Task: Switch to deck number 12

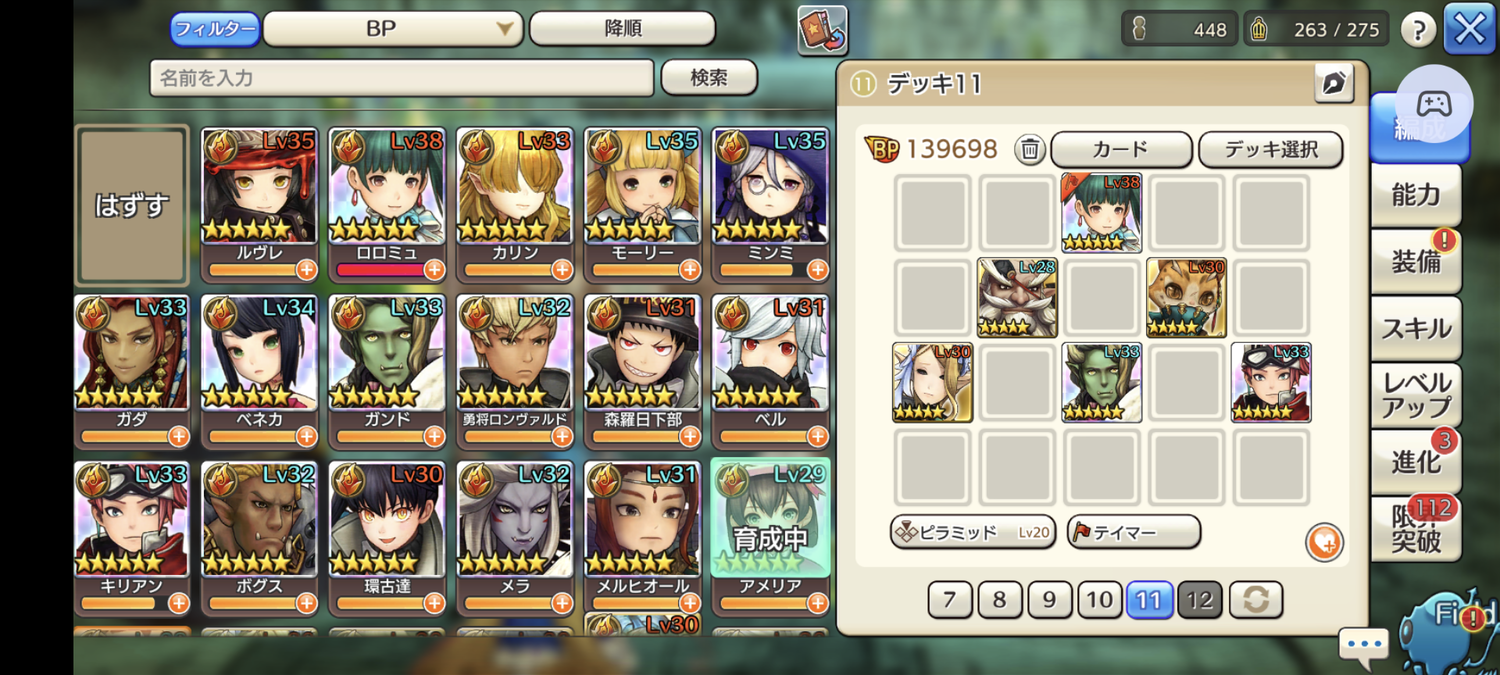Action: (1199, 599)
